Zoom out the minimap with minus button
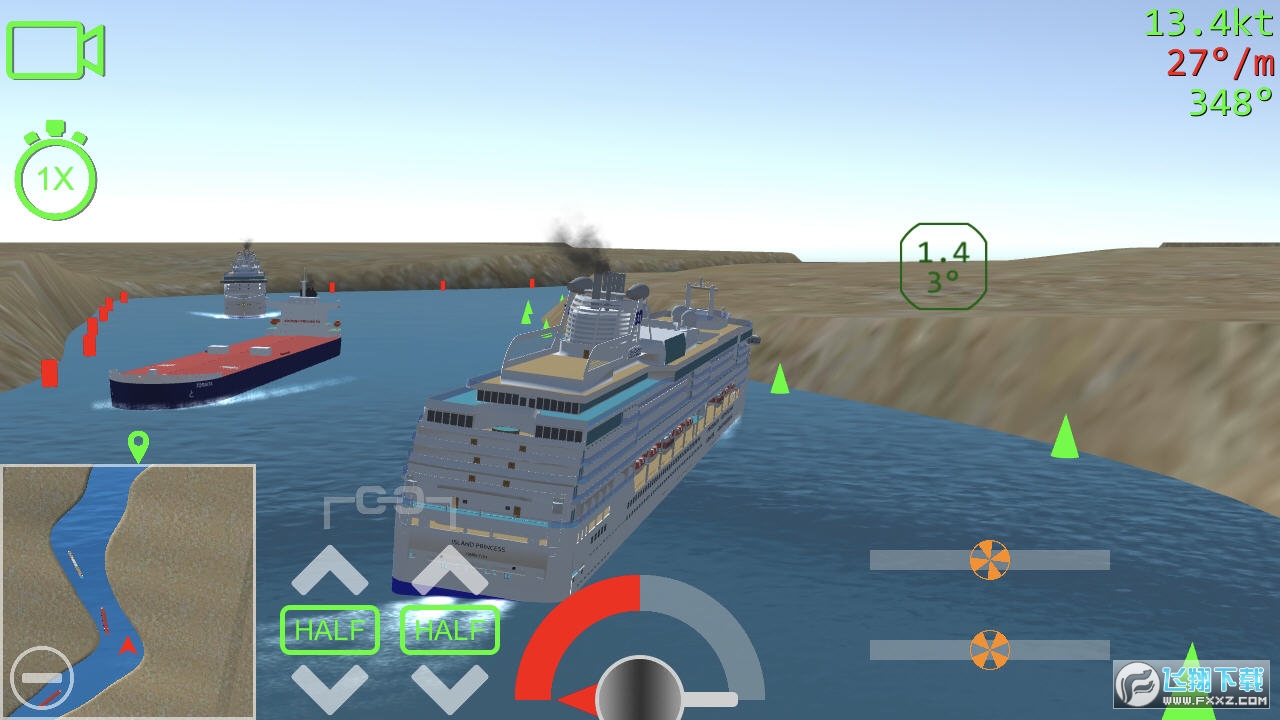 [x=41, y=678]
